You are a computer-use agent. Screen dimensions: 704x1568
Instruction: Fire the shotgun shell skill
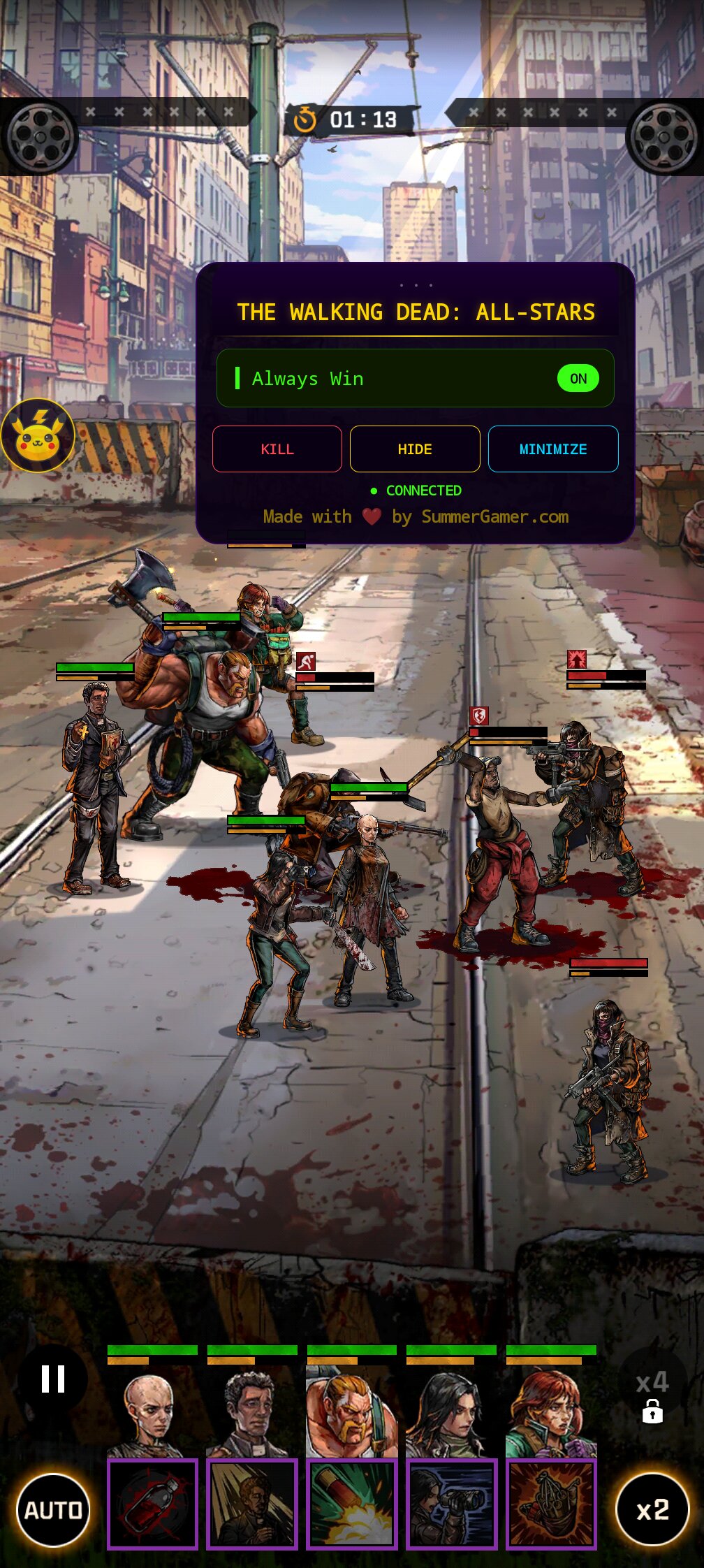click(352, 1504)
